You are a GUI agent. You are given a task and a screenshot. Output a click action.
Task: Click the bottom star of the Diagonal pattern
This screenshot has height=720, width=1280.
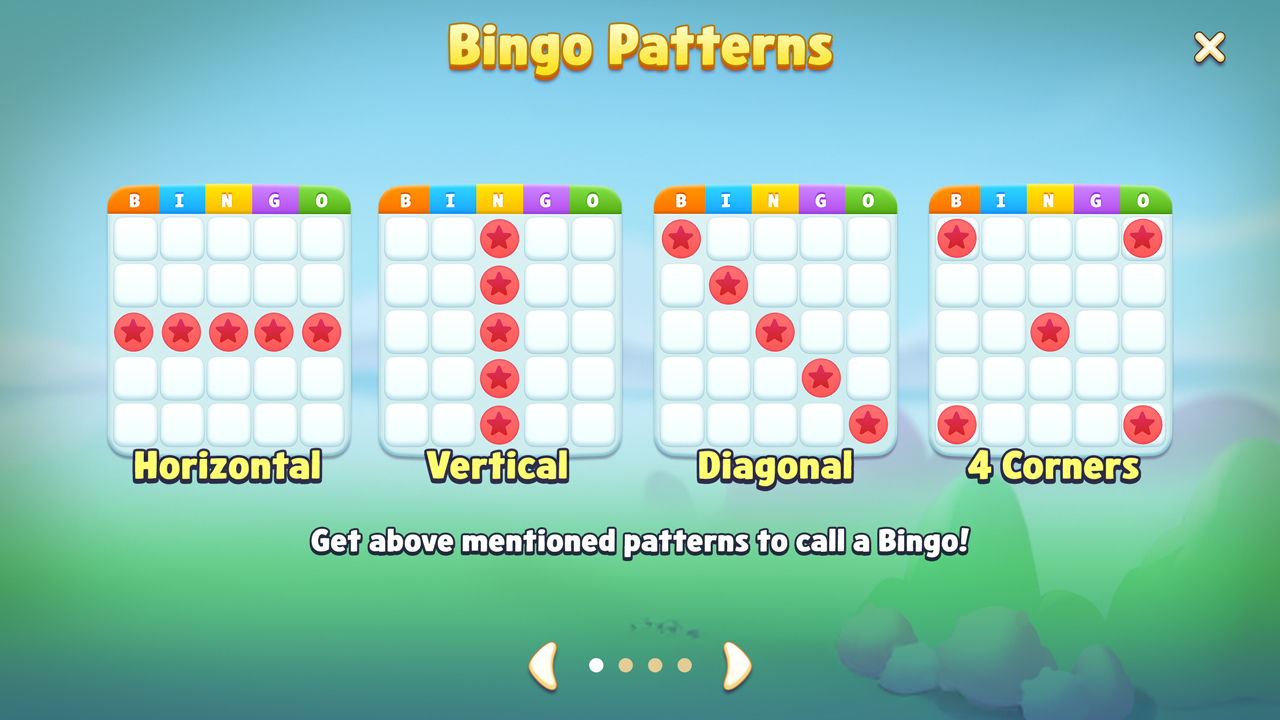pos(868,424)
